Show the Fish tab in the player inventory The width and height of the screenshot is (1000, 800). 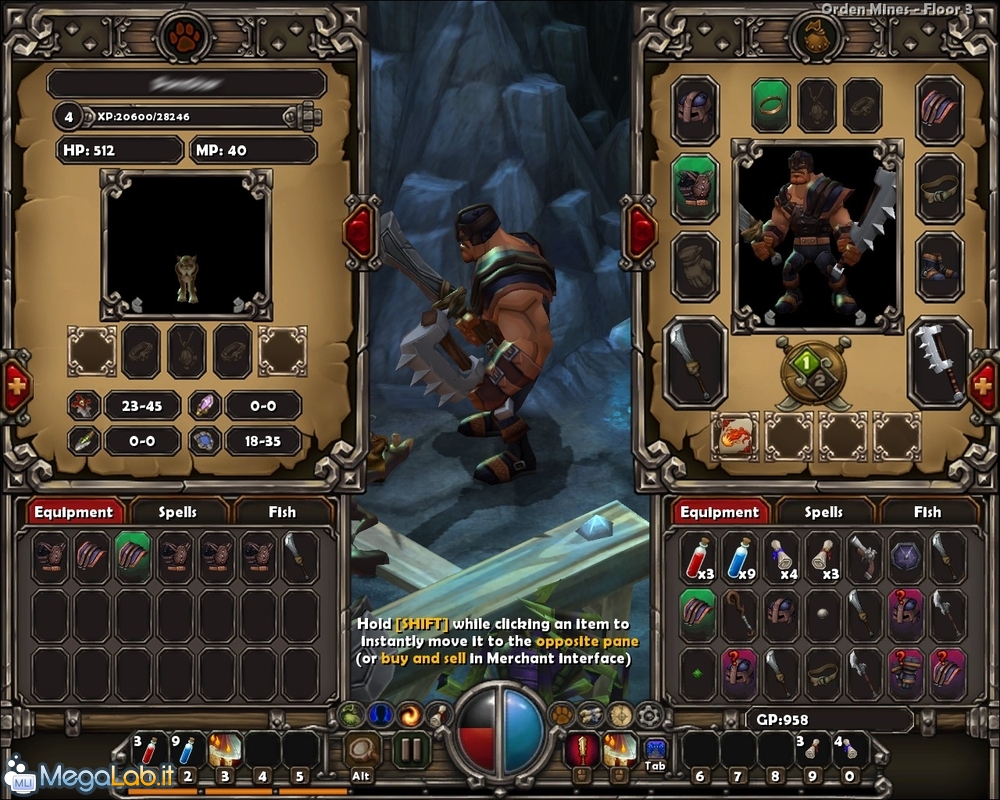click(927, 512)
